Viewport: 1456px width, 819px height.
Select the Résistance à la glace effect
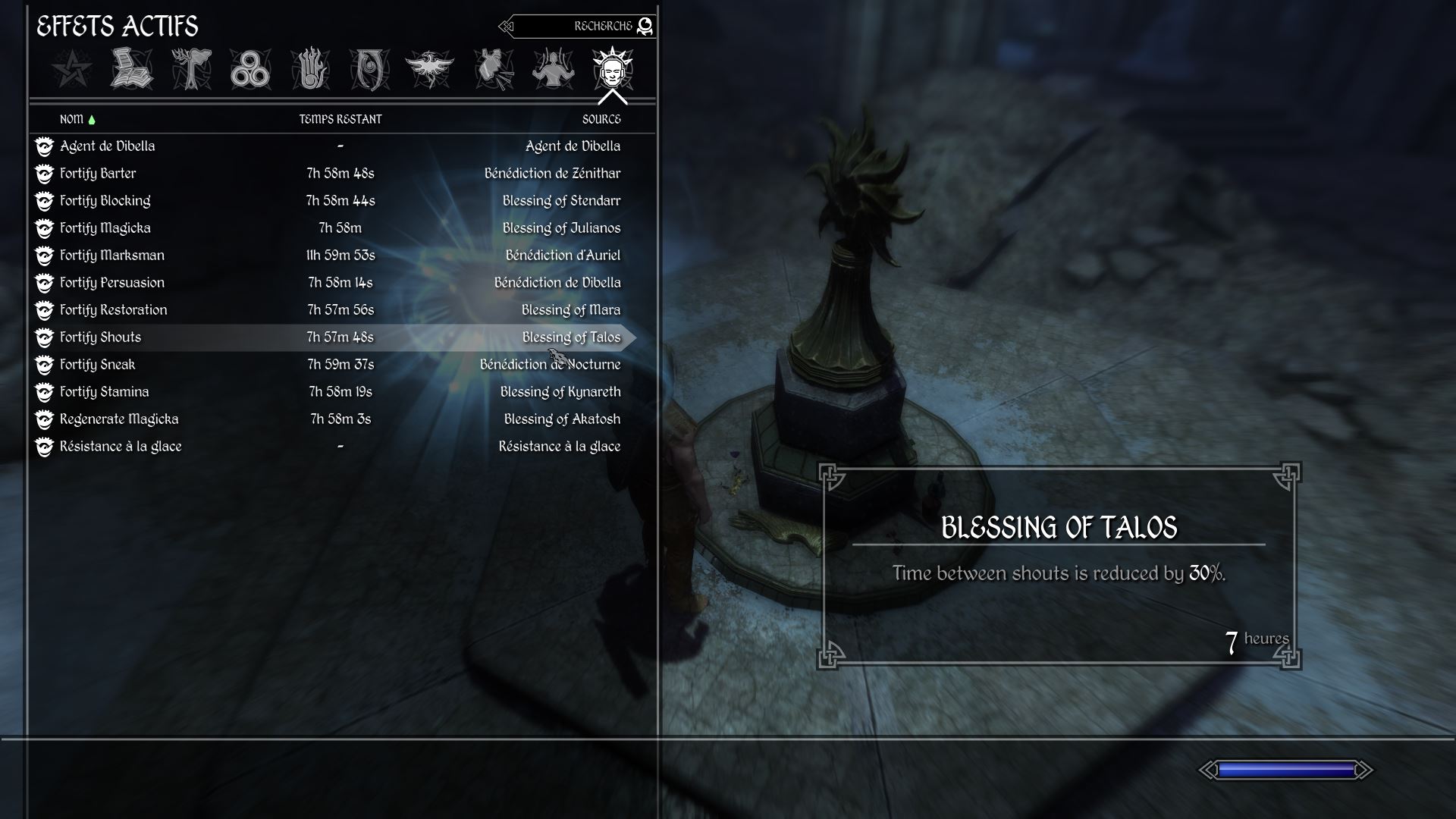pos(121,447)
